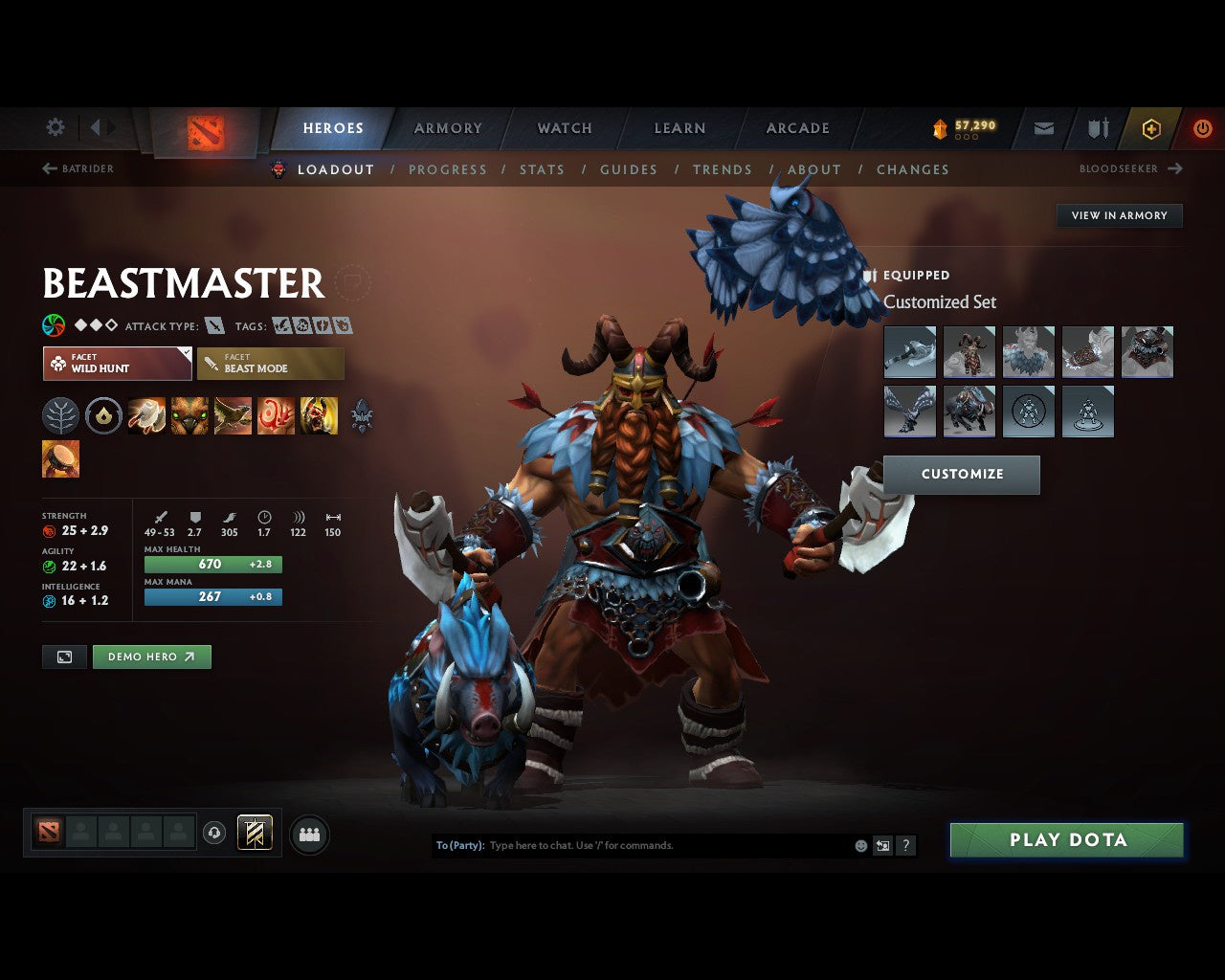Image resolution: width=1225 pixels, height=980 pixels.
Task: Select the Primal Roar ultimate icon
Action: click(319, 415)
